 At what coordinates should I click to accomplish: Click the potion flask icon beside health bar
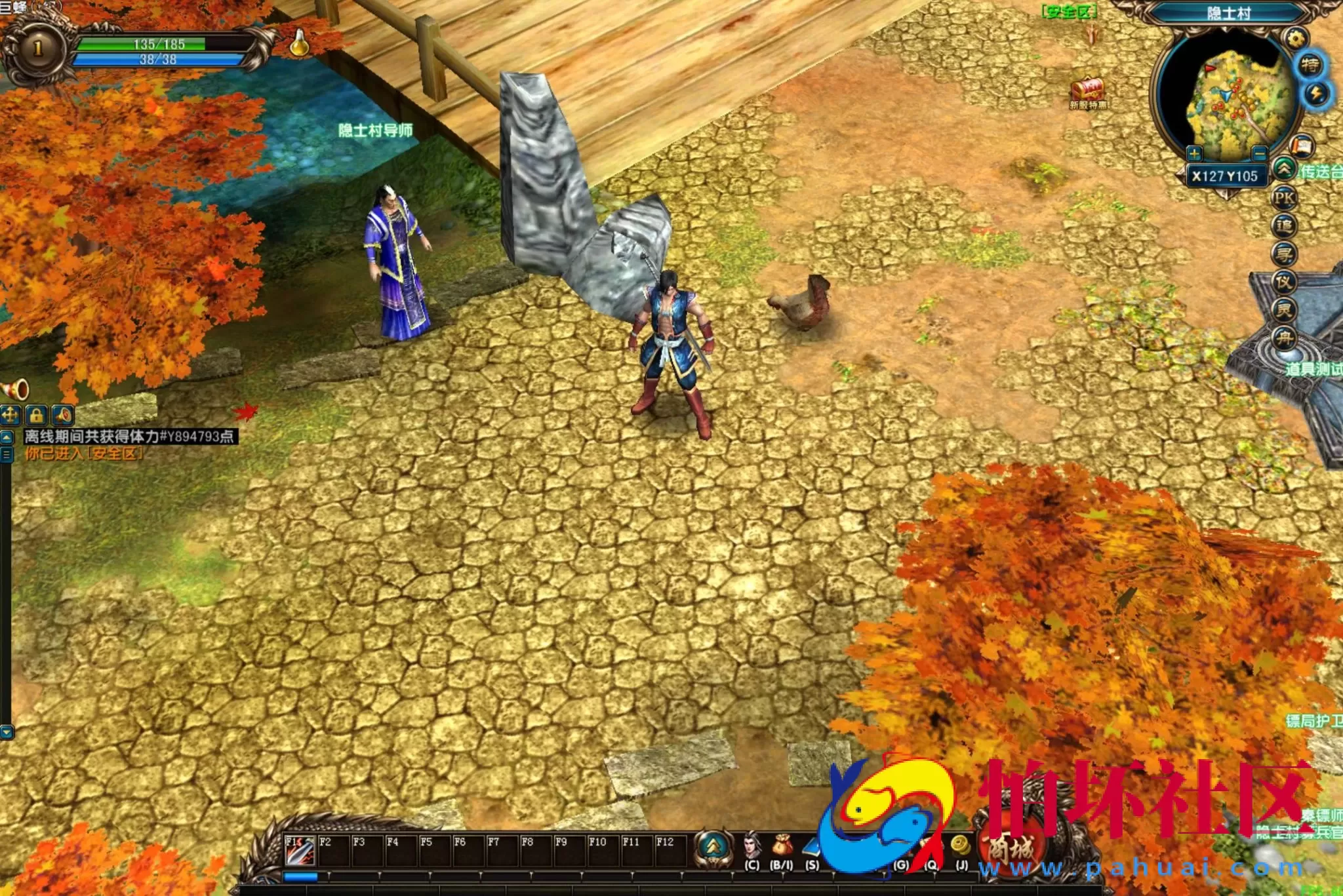click(299, 43)
